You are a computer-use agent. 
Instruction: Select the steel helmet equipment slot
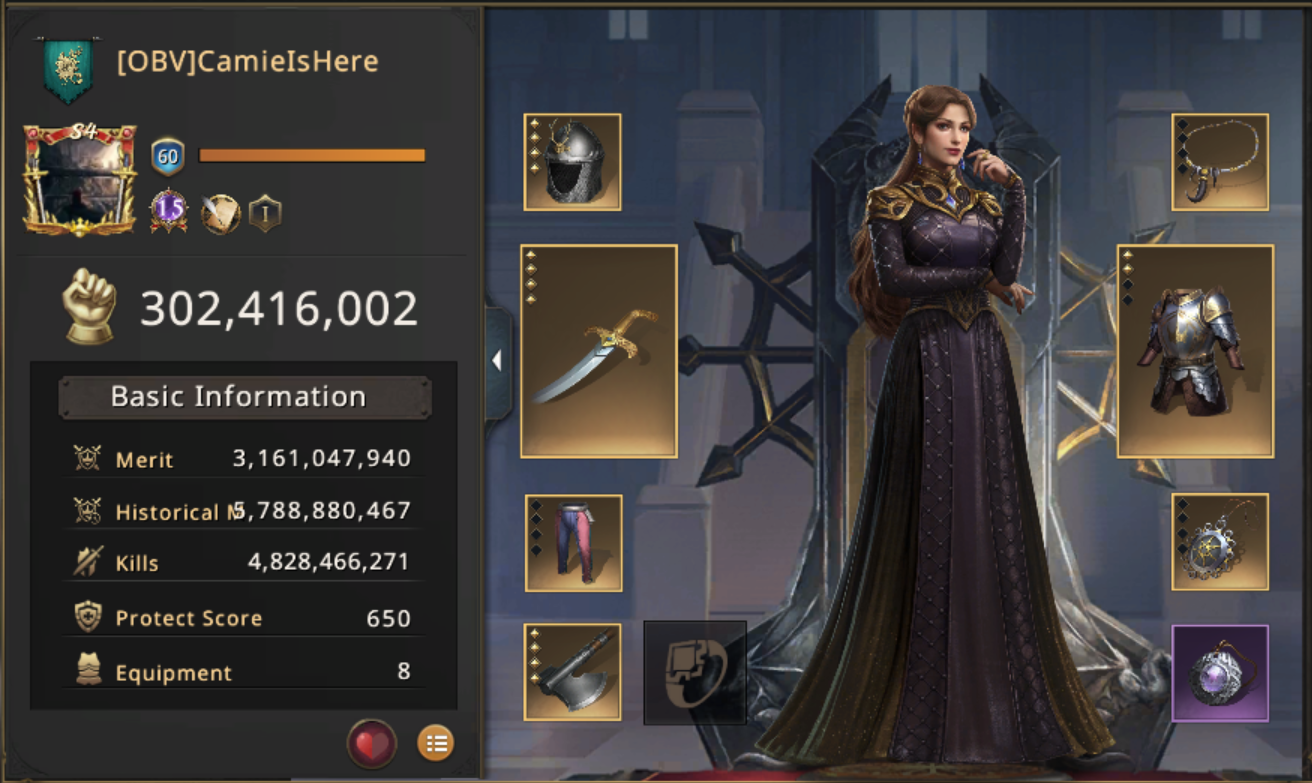click(x=572, y=162)
